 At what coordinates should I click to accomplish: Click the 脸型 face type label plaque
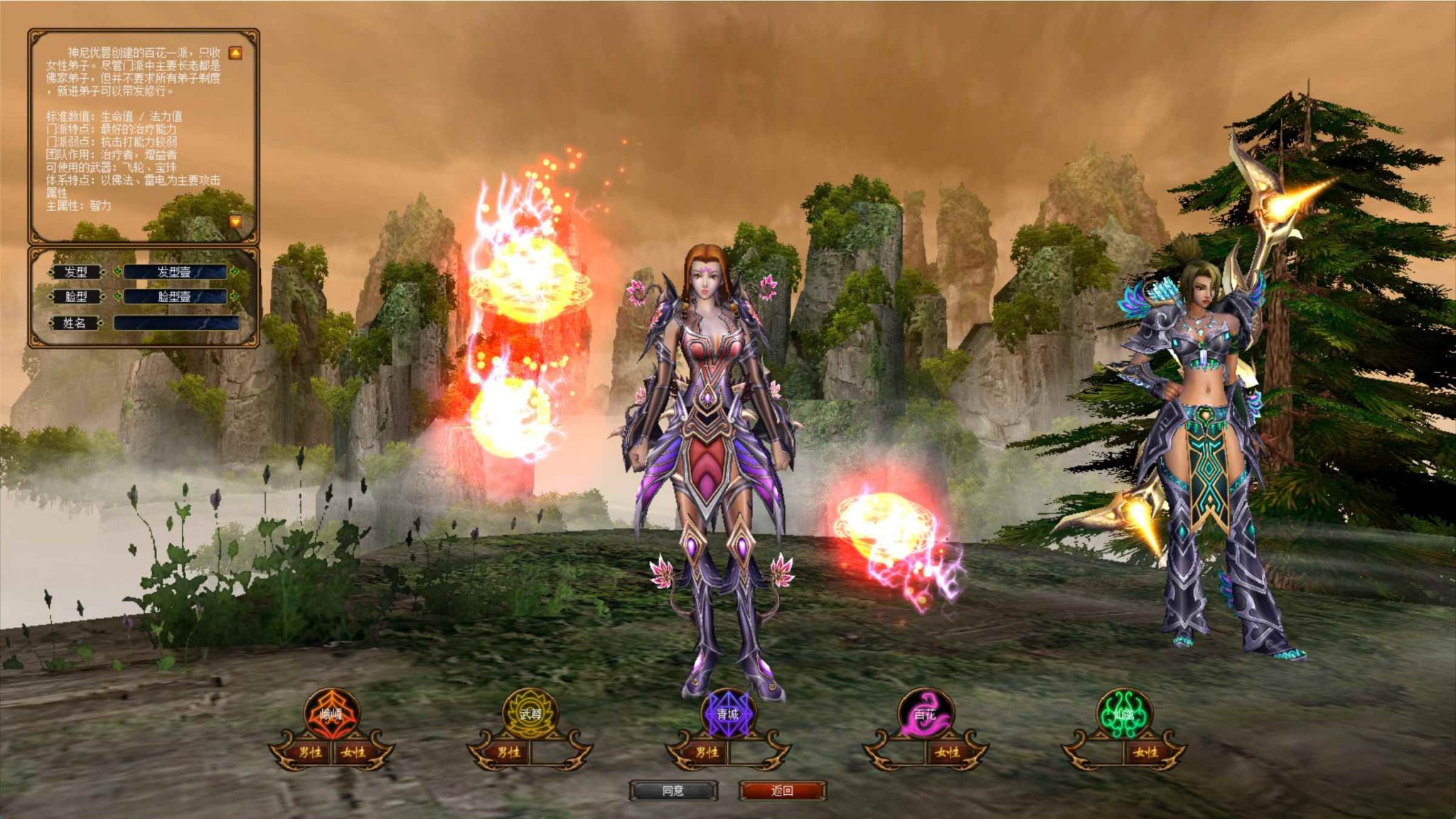[77, 296]
